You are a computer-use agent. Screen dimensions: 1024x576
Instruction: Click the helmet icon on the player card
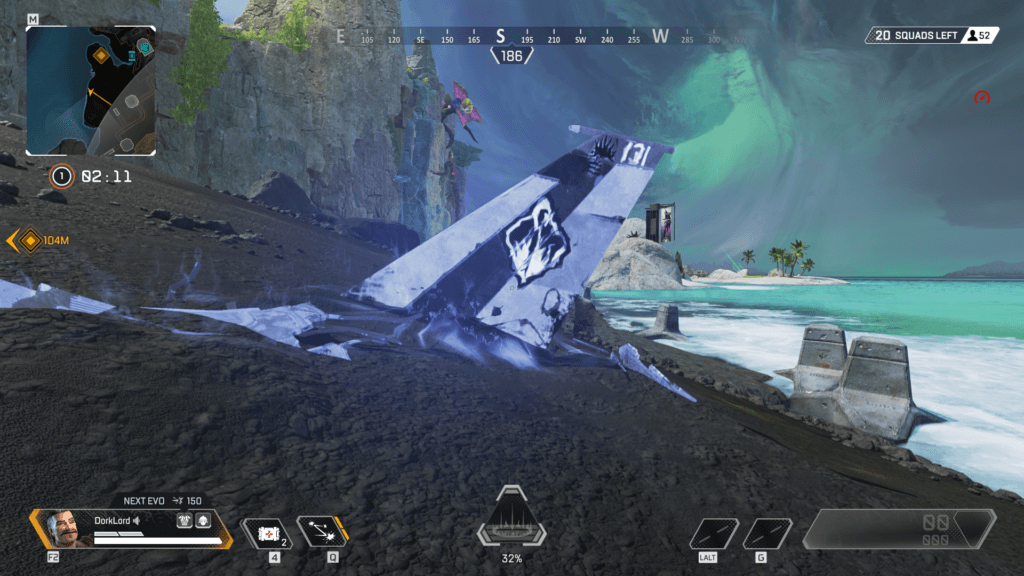[202, 520]
